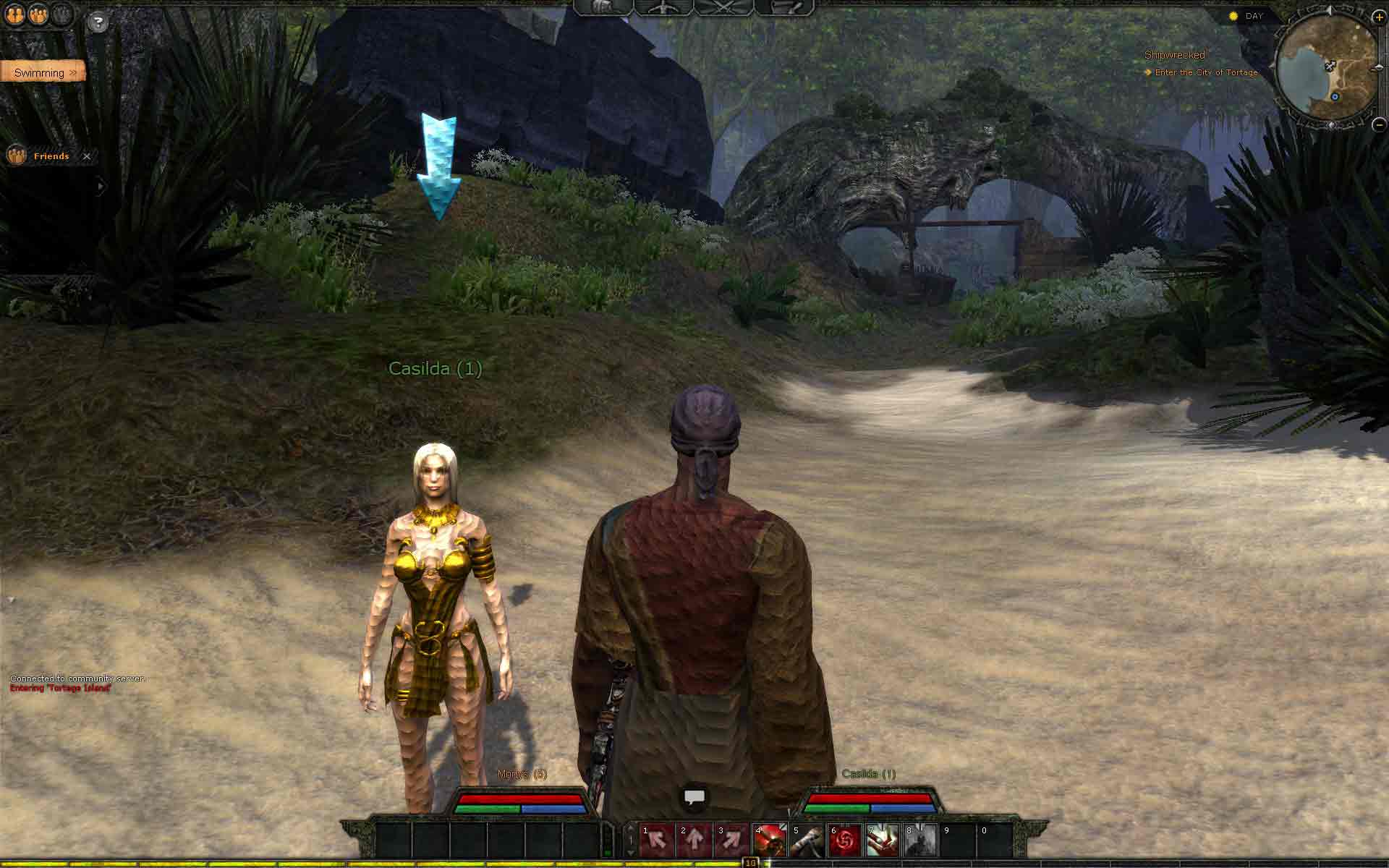The height and width of the screenshot is (868, 1389).
Task: Use the upward attack arrow in slot 2
Action: pos(694,840)
